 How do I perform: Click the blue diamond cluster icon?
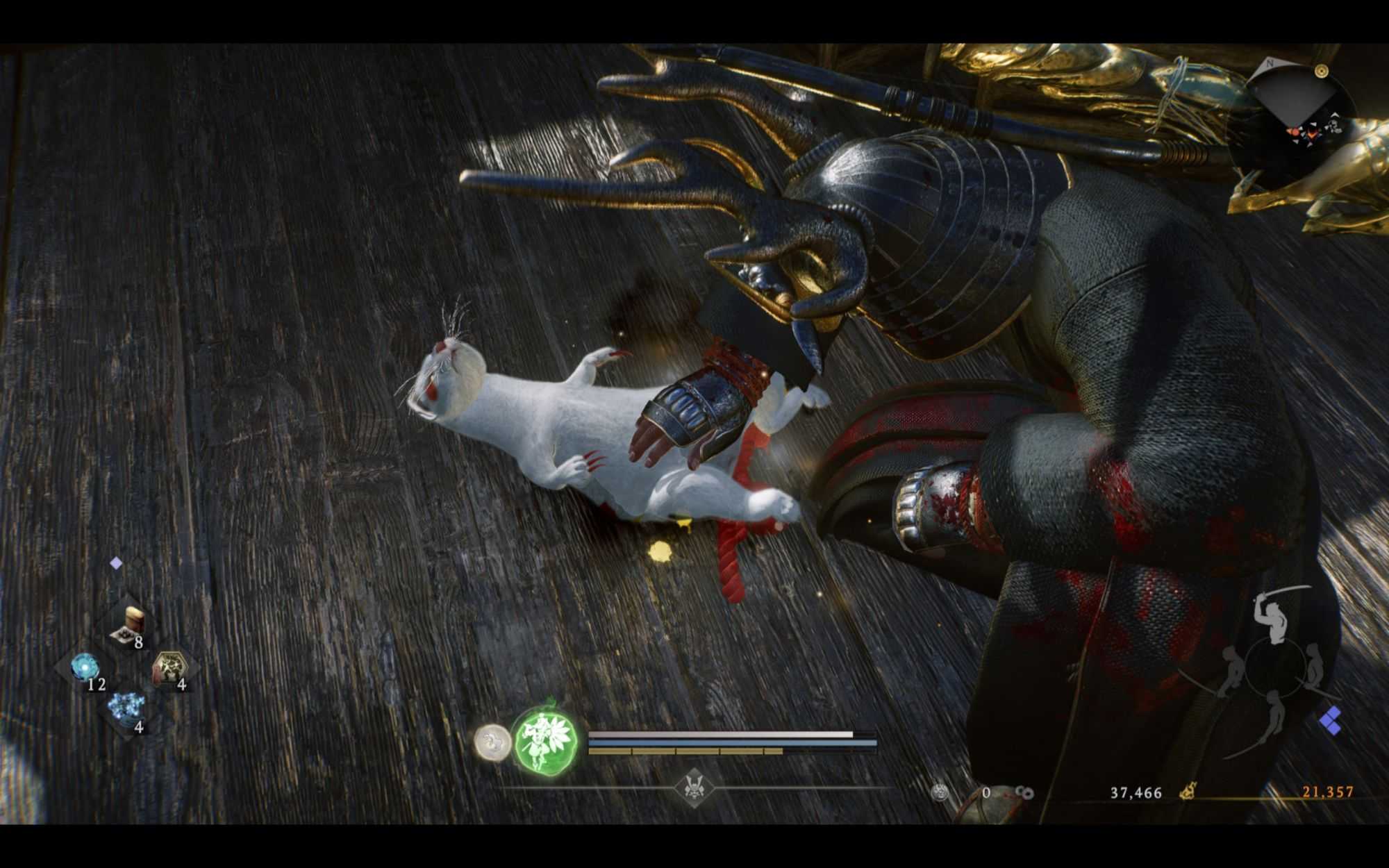tap(1331, 720)
